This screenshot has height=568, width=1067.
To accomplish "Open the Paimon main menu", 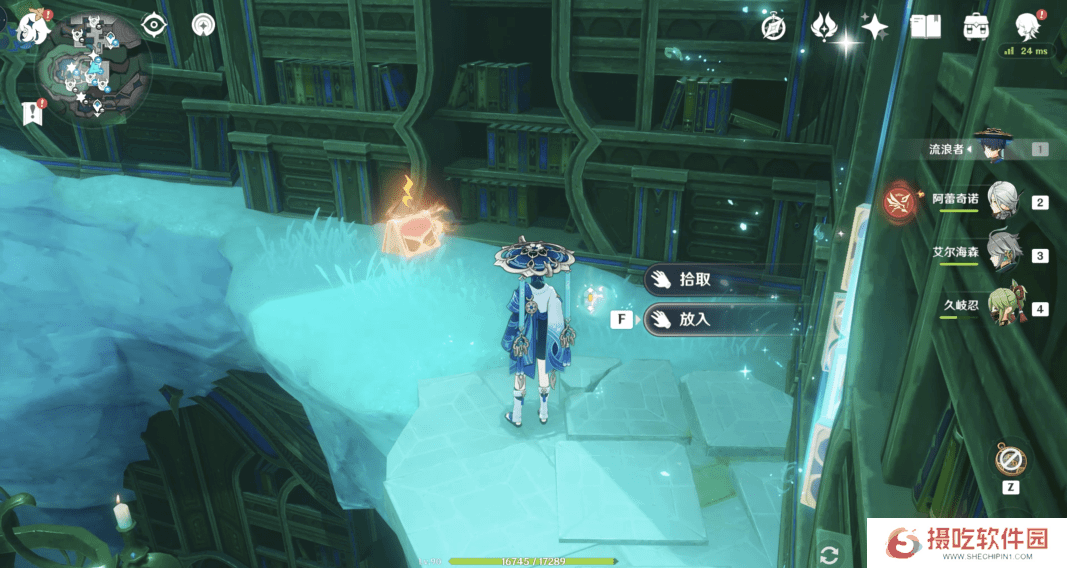I will pyautogui.click(x=33, y=27).
